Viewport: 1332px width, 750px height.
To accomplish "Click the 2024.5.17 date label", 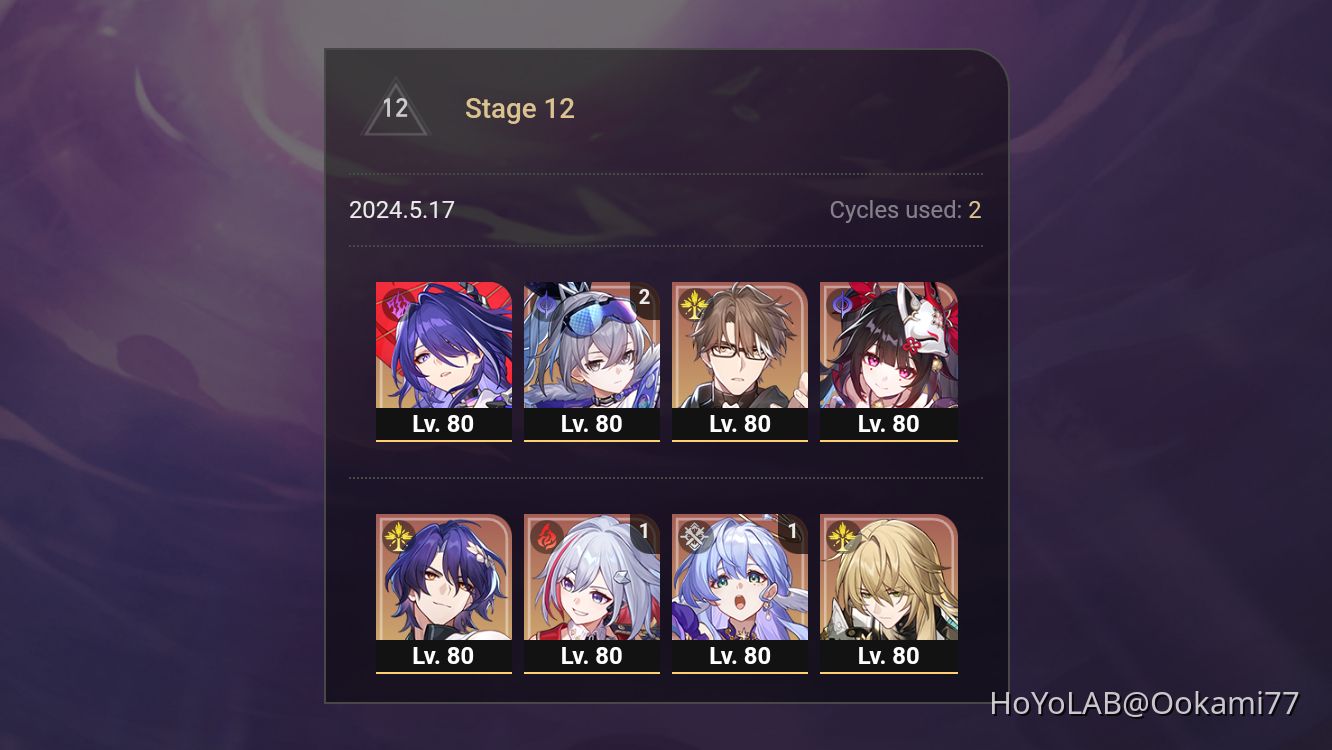I will (x=401, y=210).
